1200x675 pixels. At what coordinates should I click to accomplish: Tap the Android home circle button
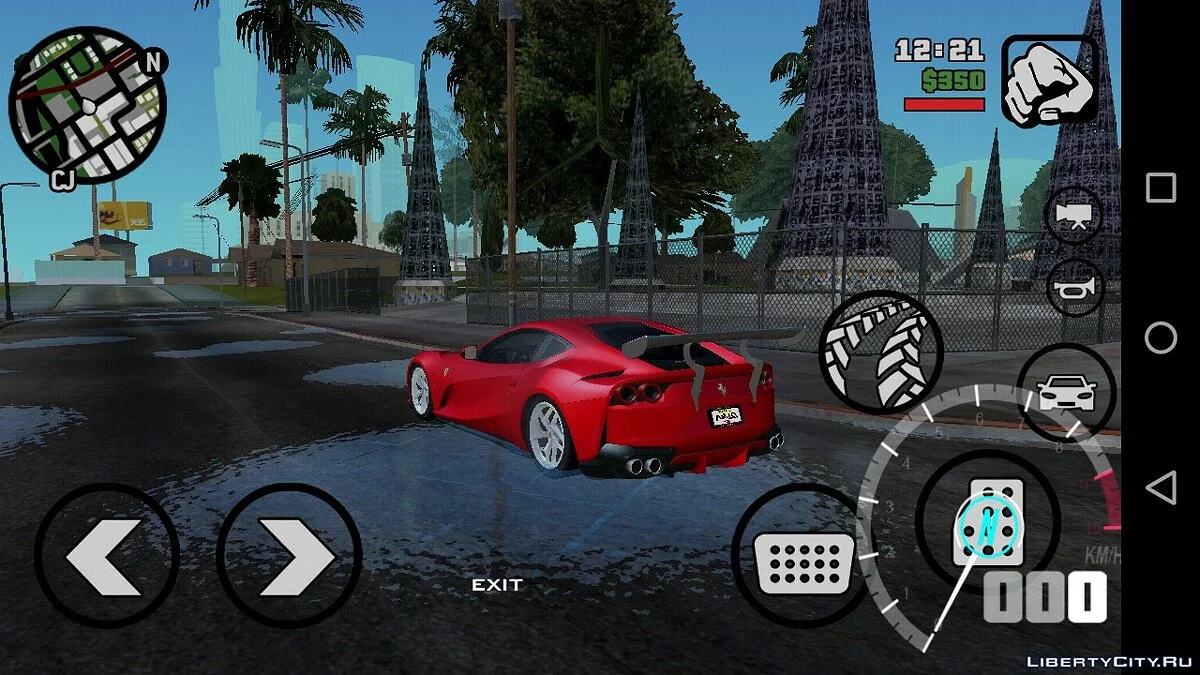tap(1160, 338)
